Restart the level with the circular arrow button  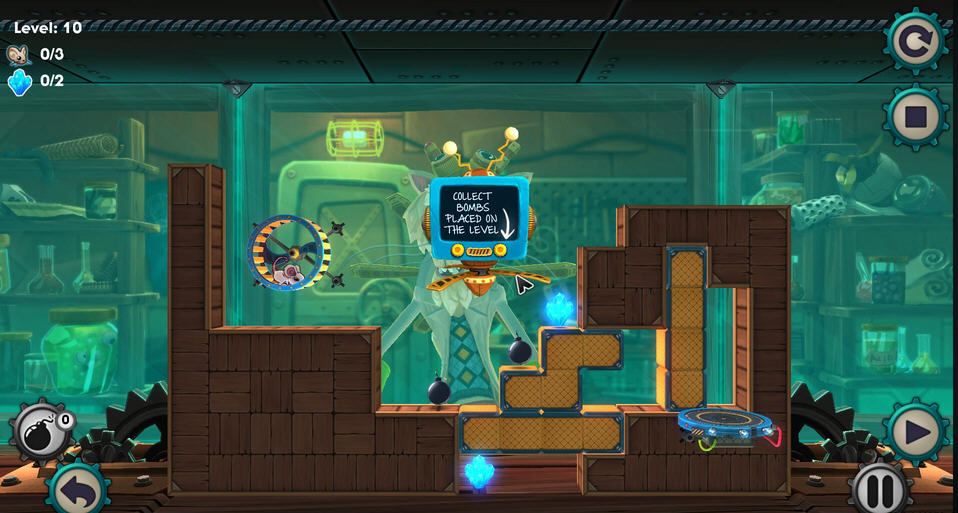coord(915,42)
